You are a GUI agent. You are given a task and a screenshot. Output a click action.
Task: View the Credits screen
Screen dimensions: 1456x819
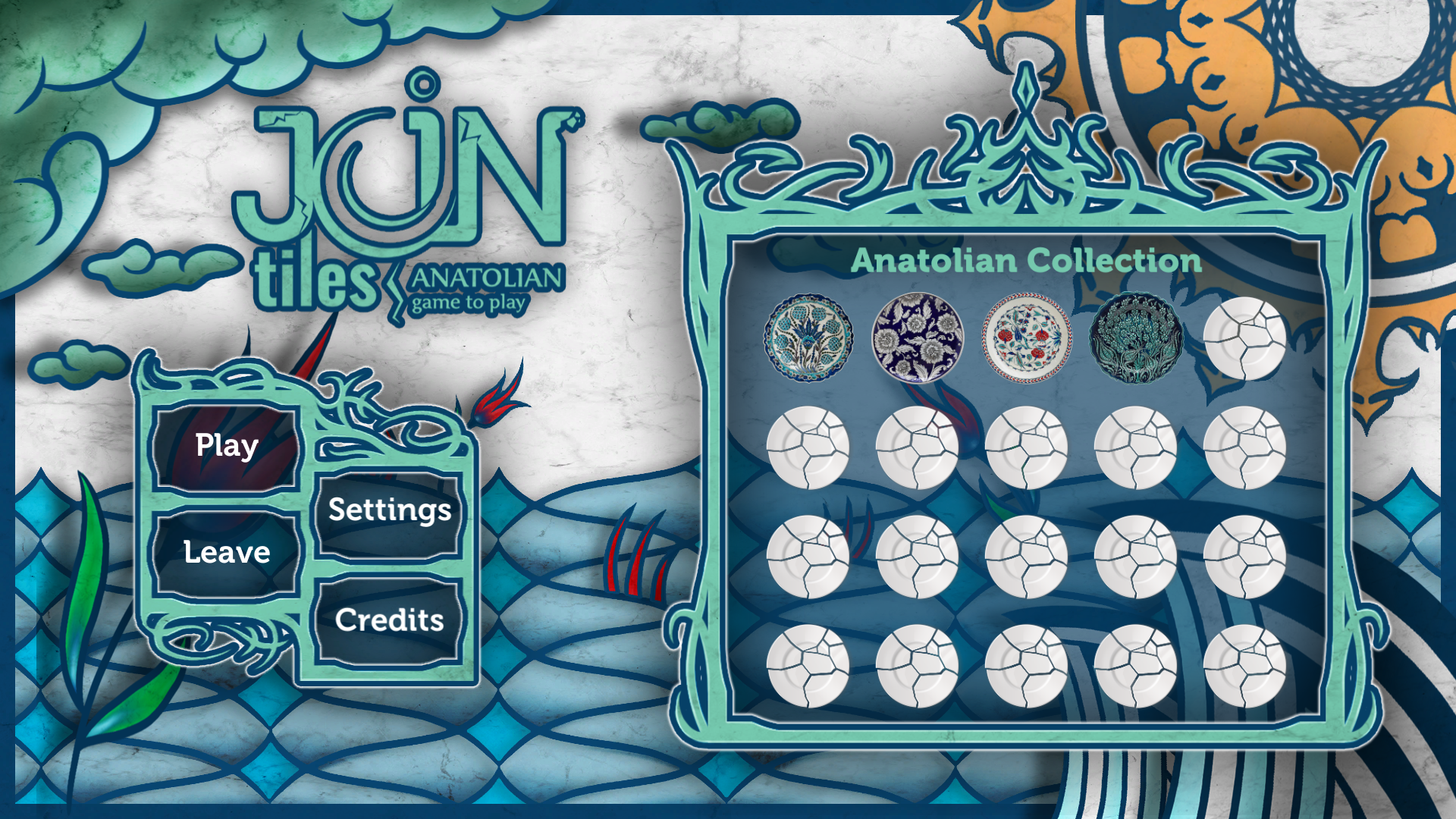tap(389, 621)
